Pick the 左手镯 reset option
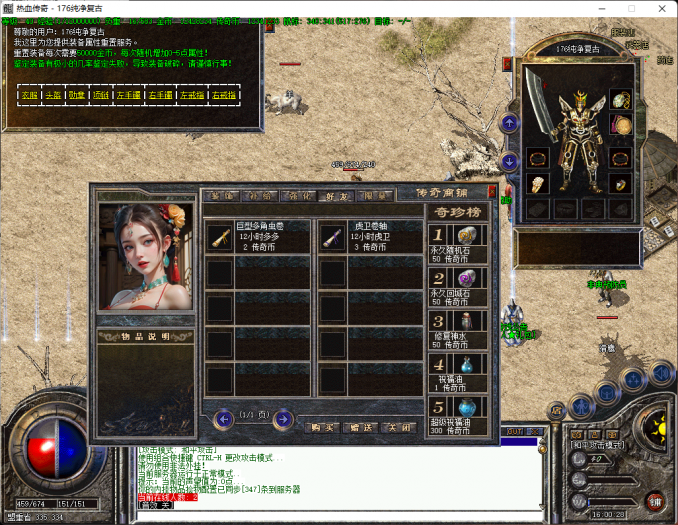Viewport: 678px width, 525px height. tap(128, 95)
